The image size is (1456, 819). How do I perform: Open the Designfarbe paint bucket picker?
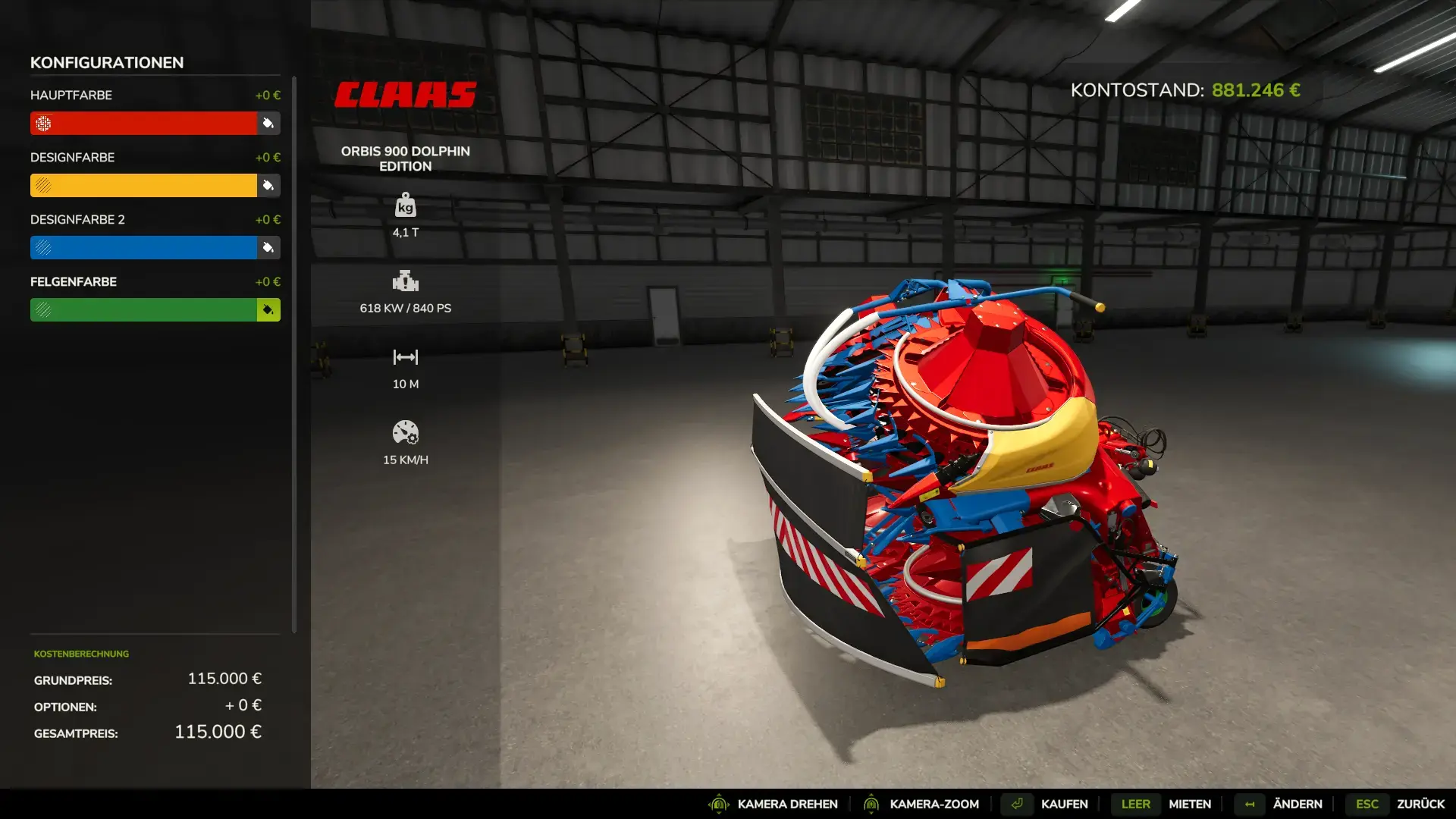pyautogui.click(x=268, y=185)
